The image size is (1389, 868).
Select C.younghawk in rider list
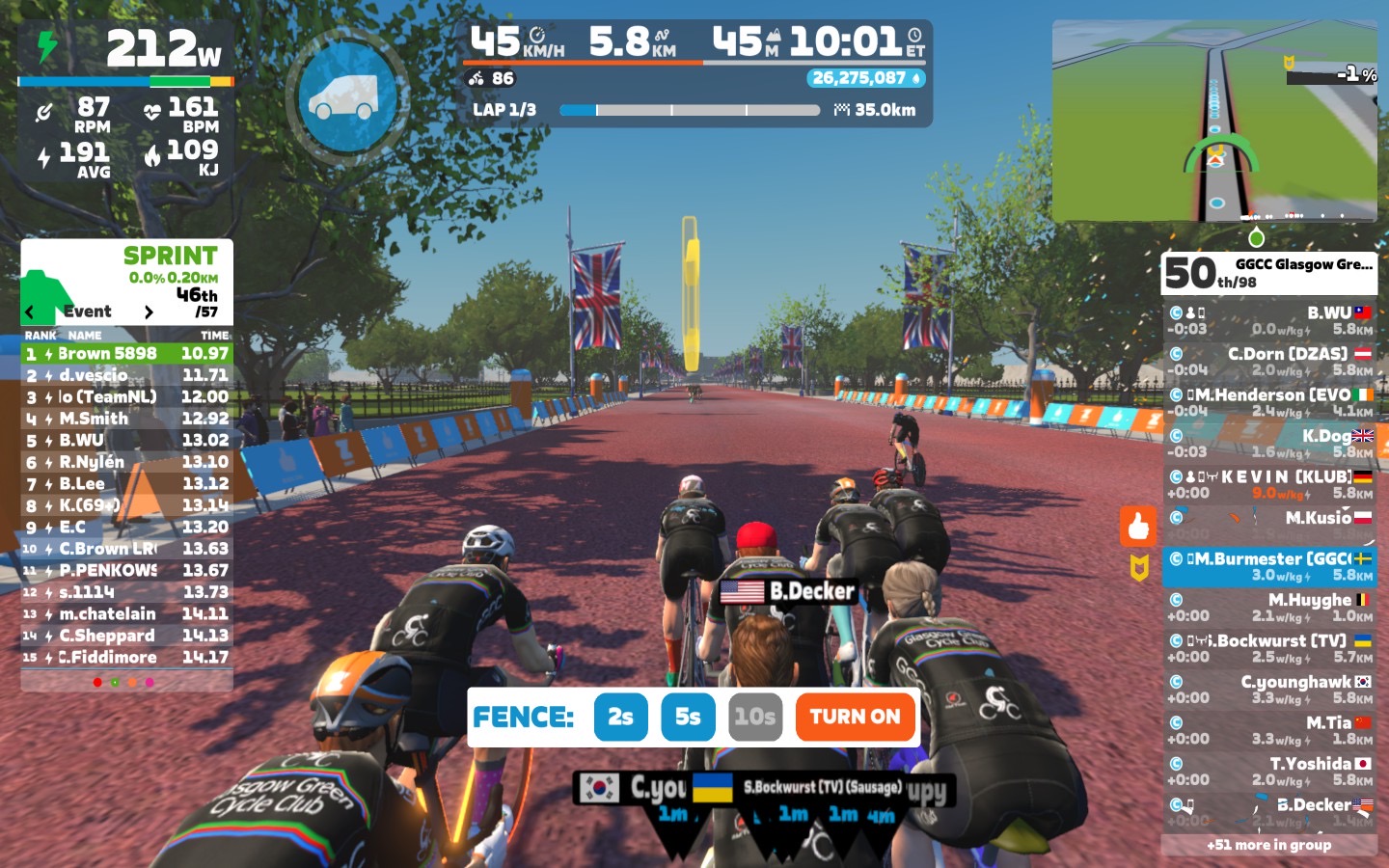[x=1268, y=690]
